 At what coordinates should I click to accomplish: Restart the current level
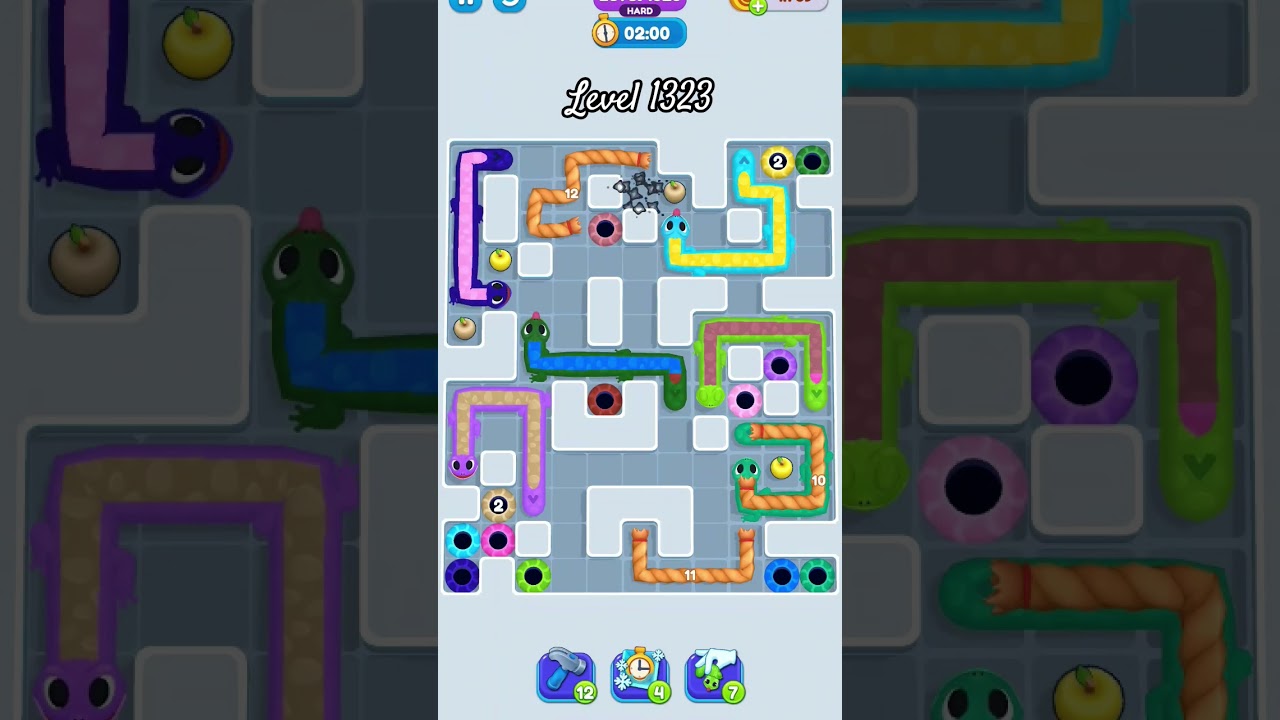[510, 3]
